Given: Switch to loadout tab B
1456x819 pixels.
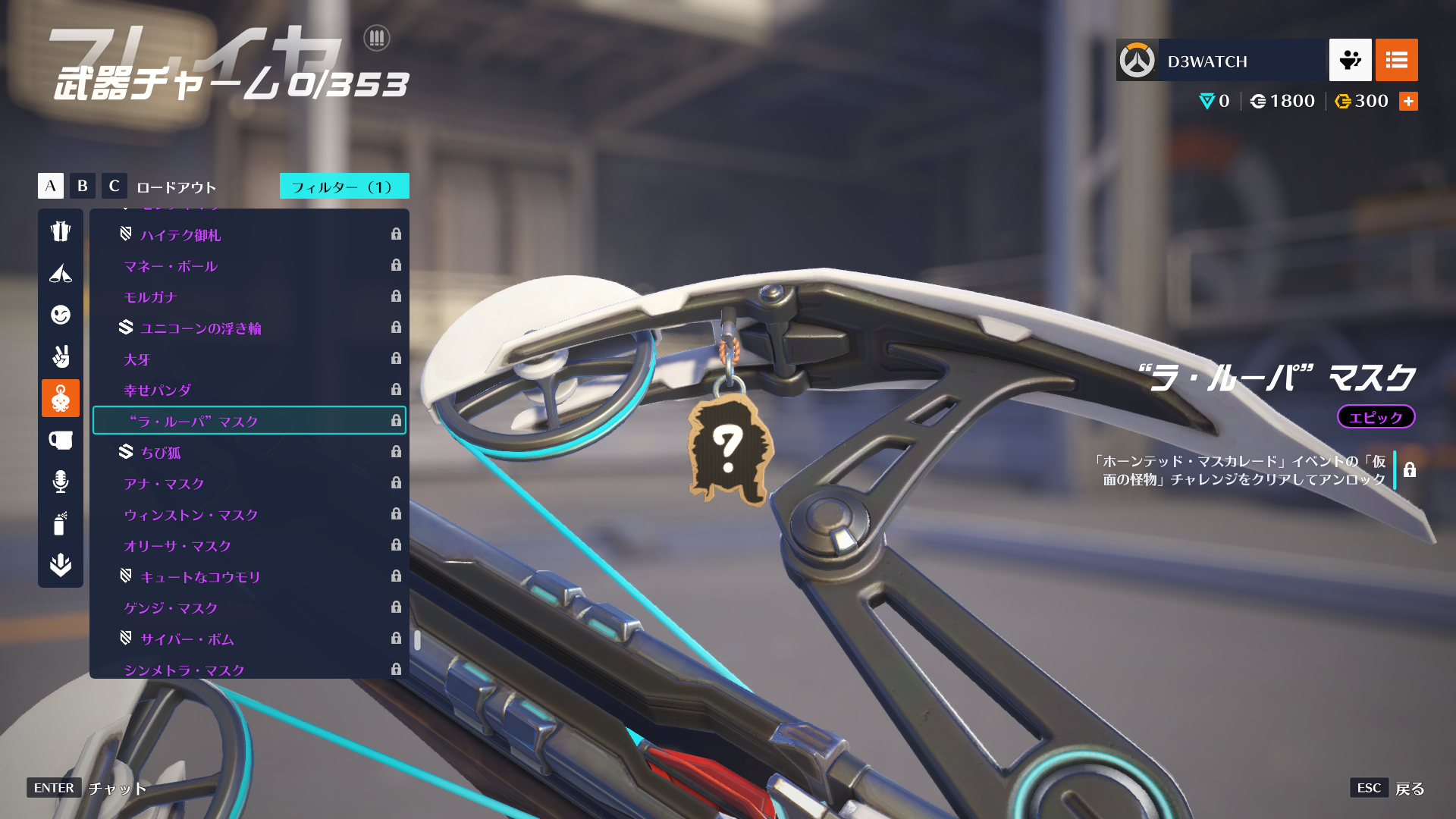Looking at the screenshot, I should (83, 186).
